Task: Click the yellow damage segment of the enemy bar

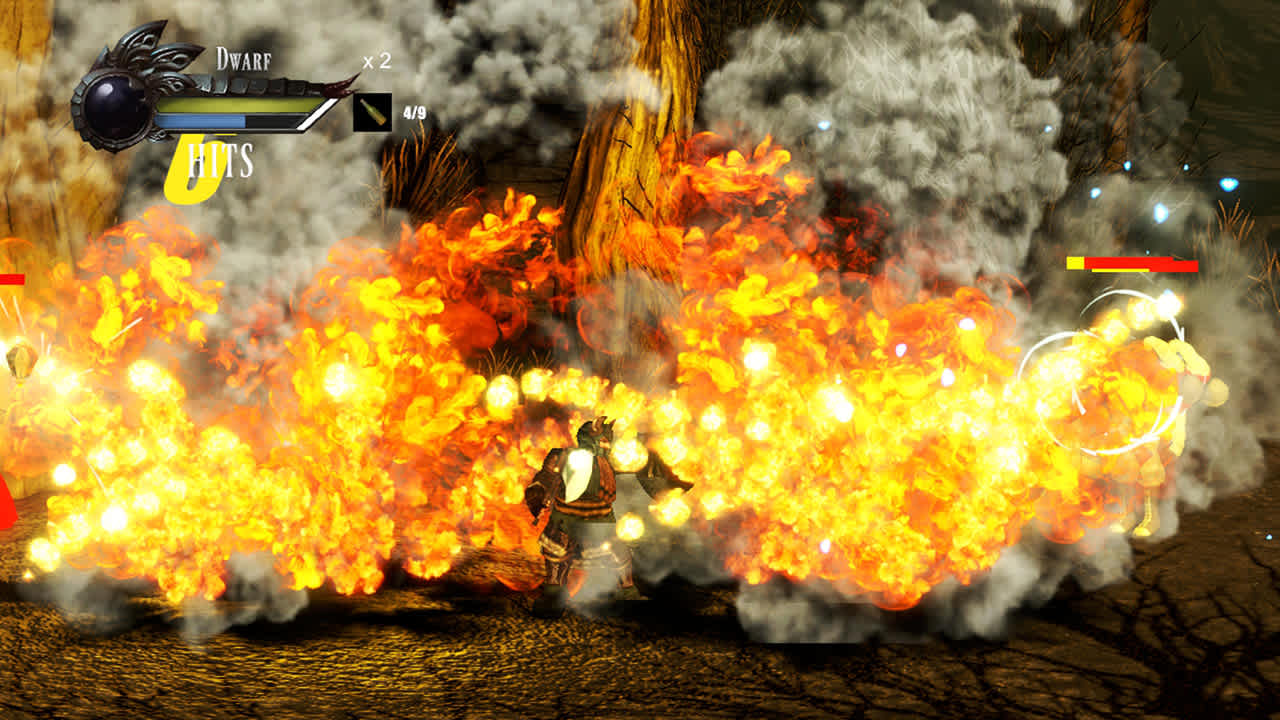Action: click(1075, 263)
